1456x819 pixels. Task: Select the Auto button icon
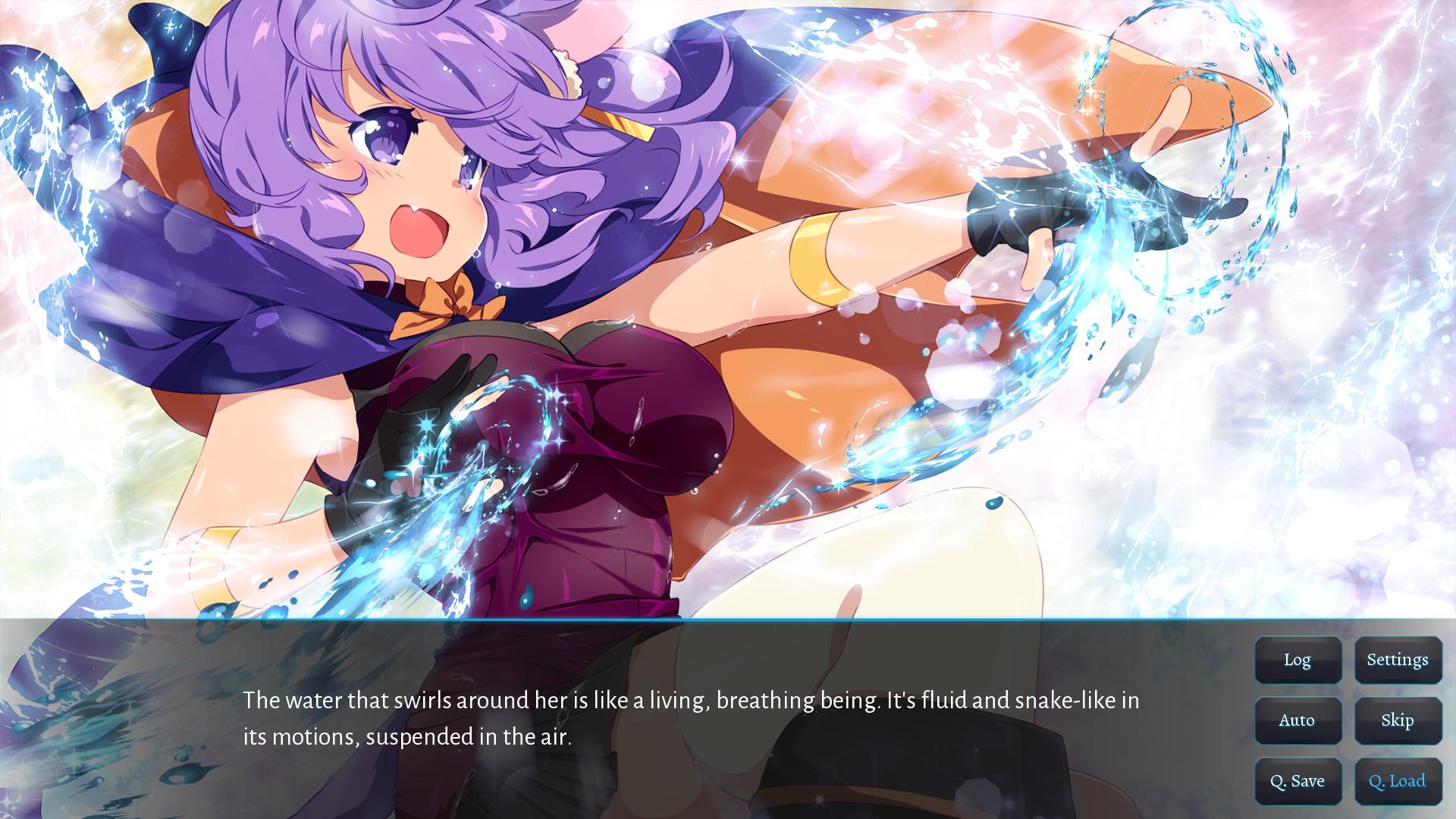[1298, 720]
